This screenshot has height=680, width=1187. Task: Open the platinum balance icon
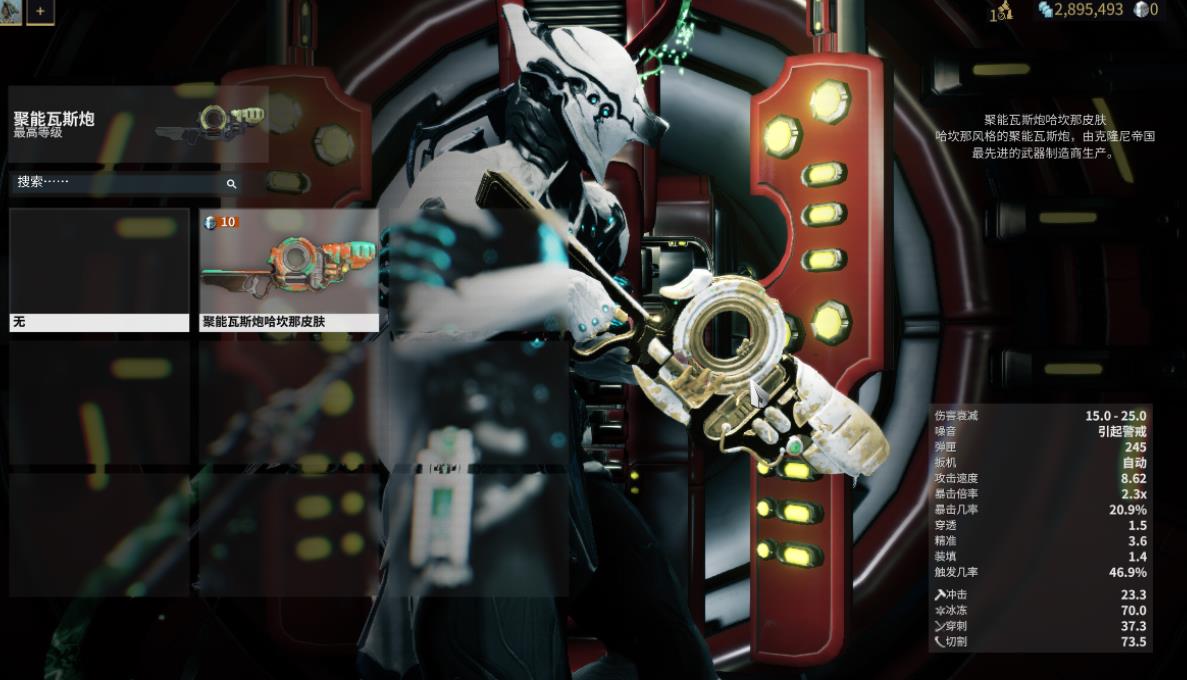point(1141,10)
